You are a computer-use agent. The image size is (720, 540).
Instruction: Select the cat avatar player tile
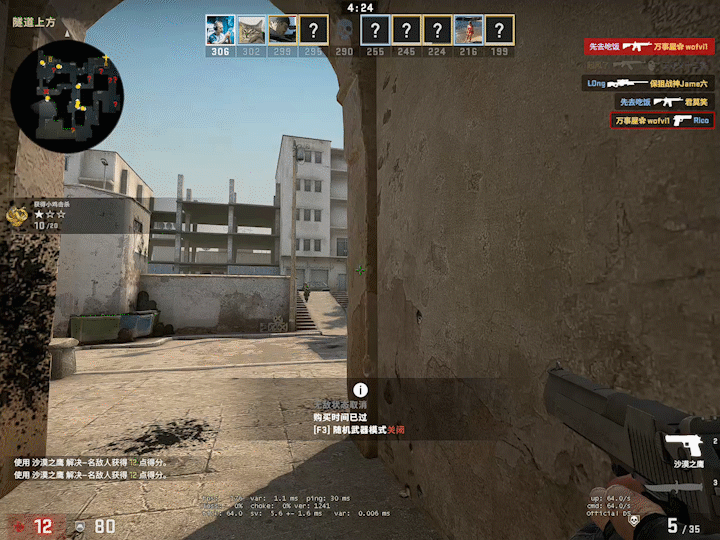[x=251, y=29]
